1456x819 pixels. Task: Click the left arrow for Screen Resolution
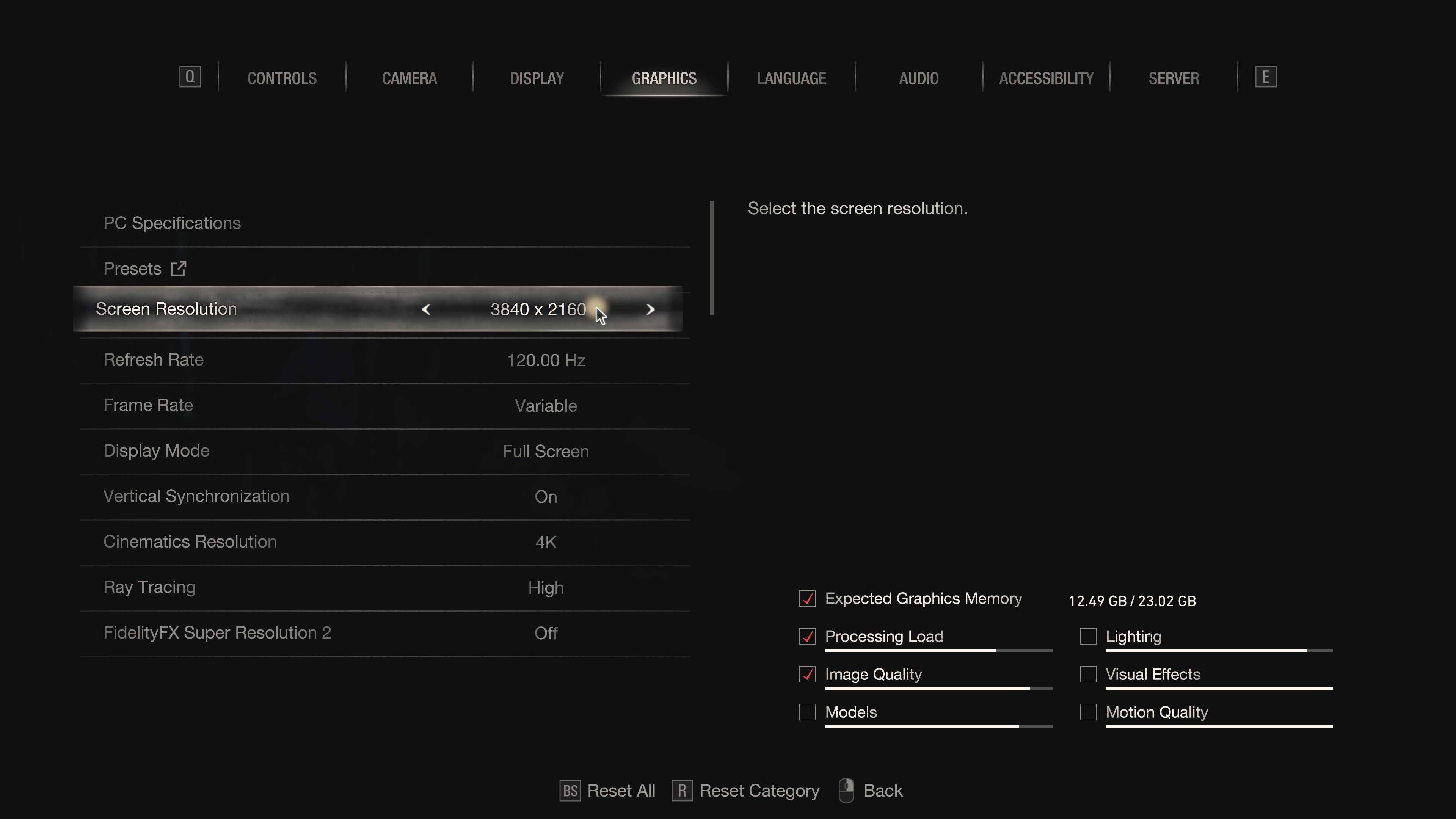point(426,309)
